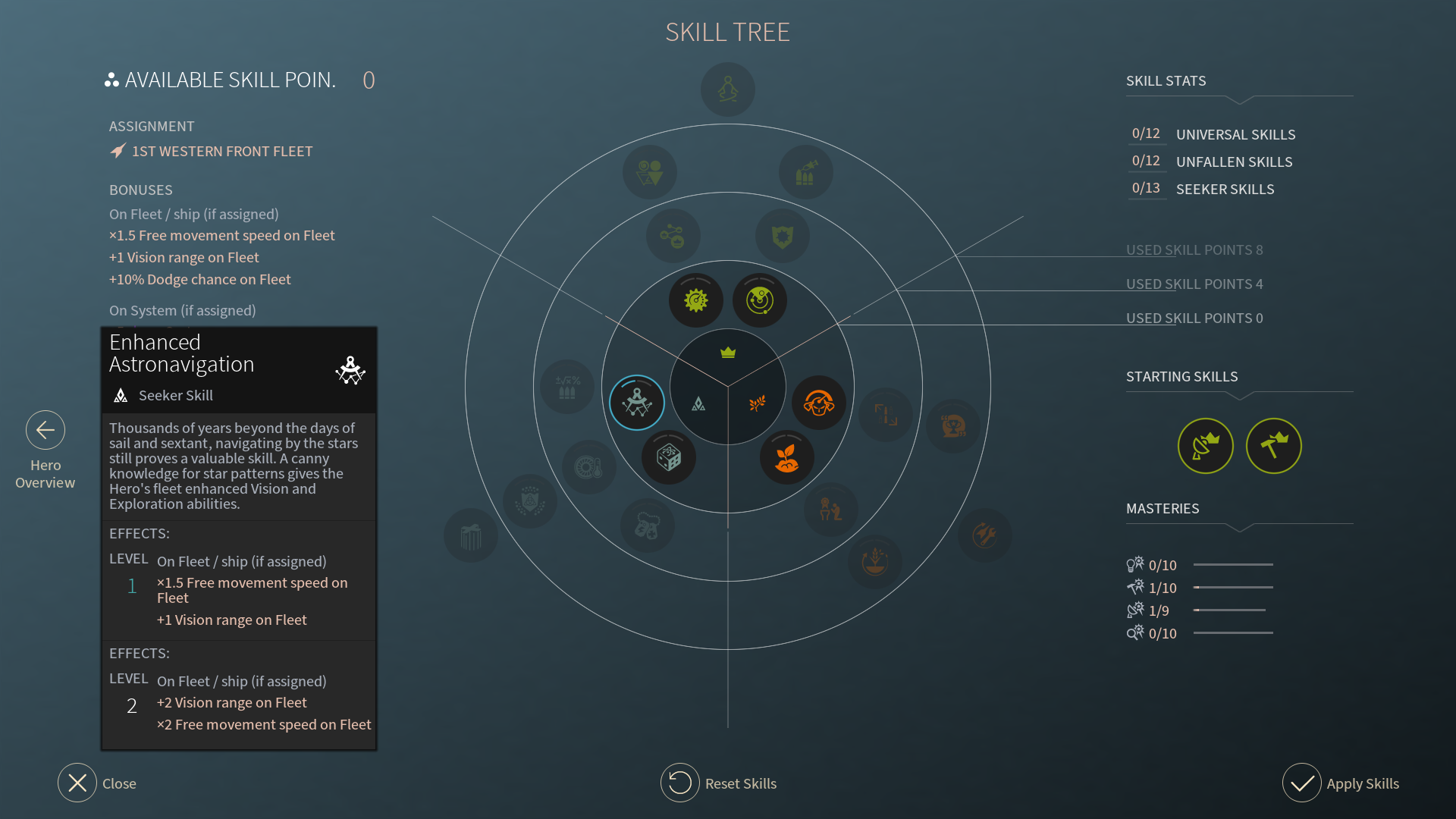
Task: Click the satellite dish starting skill
Action: pos(1206,446)
